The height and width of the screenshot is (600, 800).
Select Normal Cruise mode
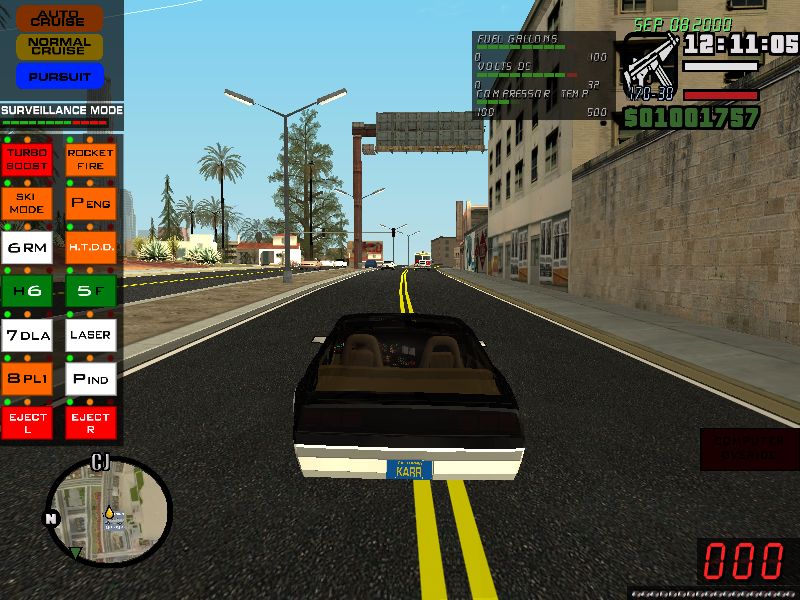(60, 46)
